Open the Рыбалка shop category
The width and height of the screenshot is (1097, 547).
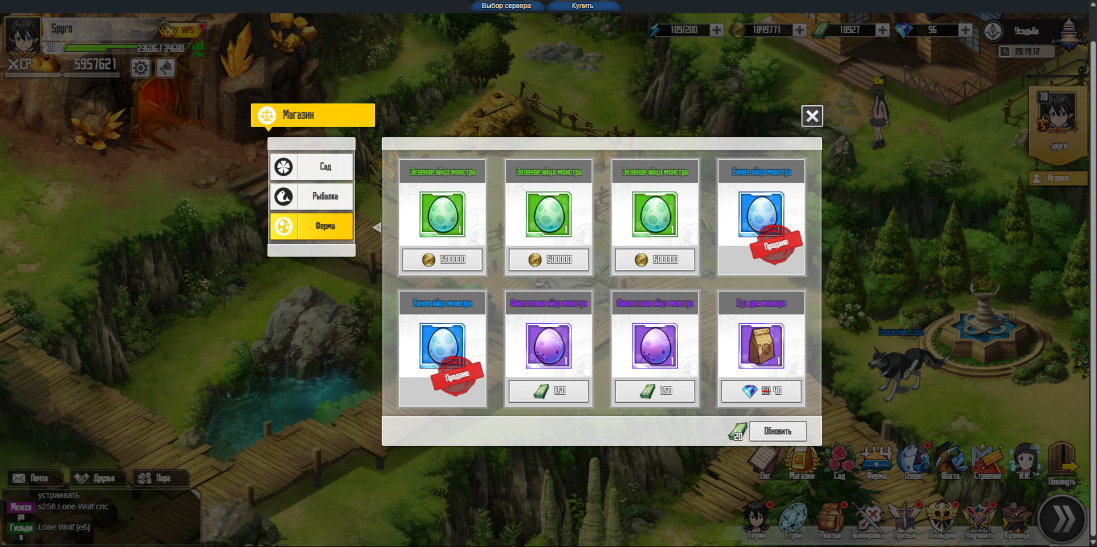coord(311,197)
